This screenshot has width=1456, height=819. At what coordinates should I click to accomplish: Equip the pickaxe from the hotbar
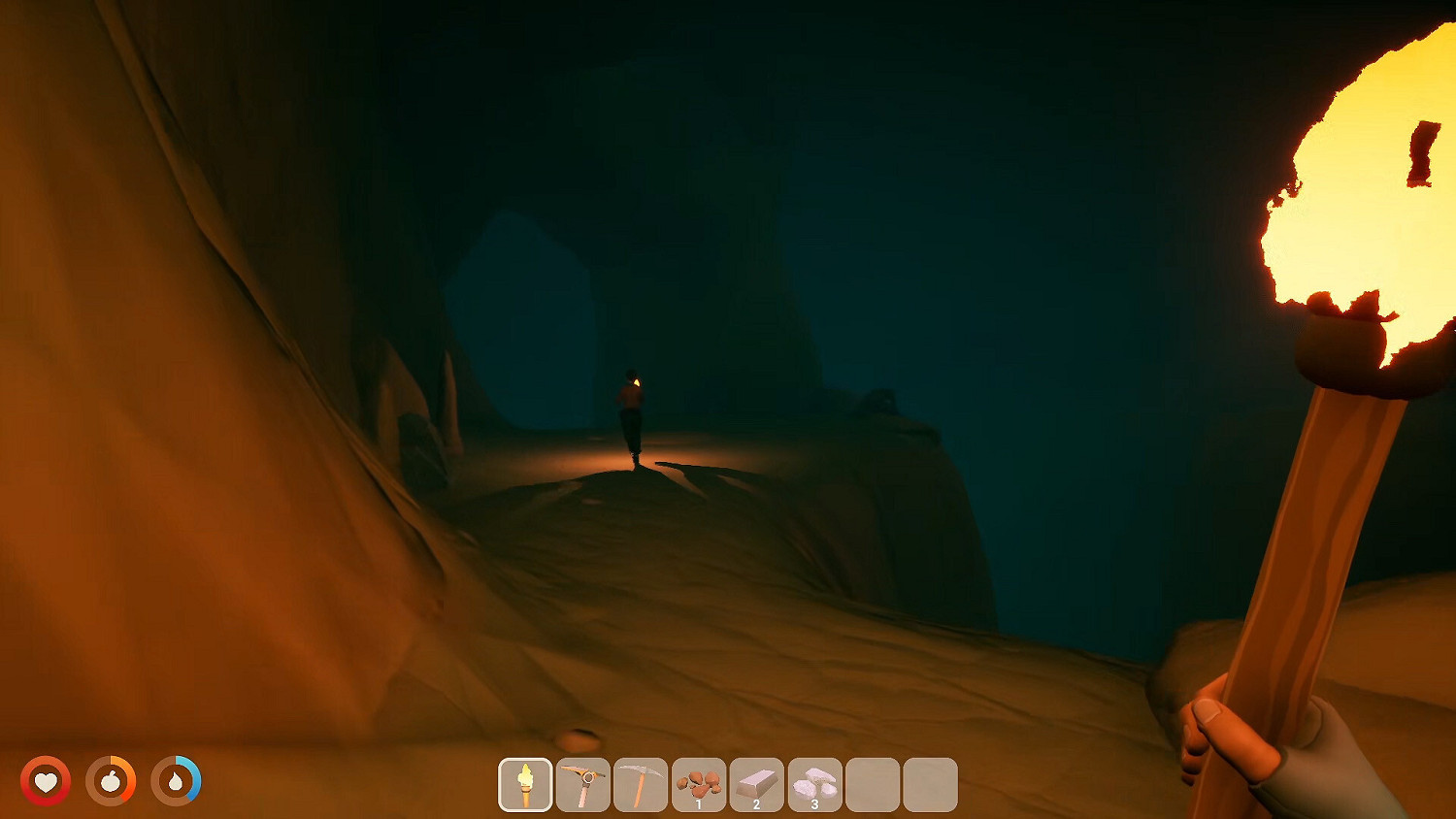coord(642,782)
